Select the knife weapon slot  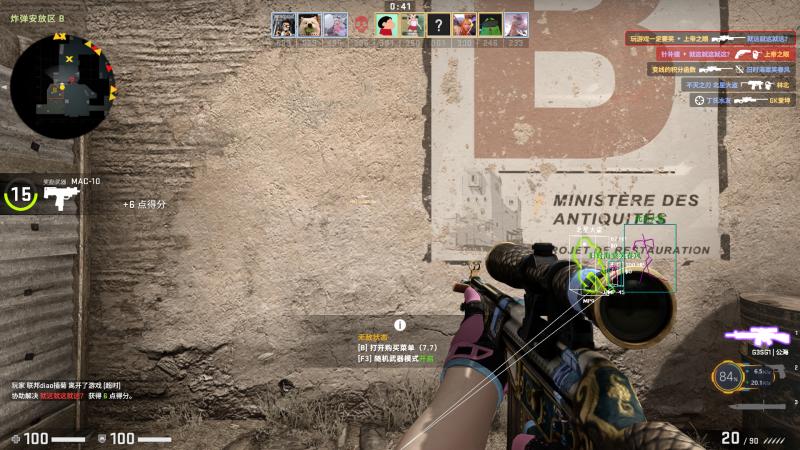[757, 407]
